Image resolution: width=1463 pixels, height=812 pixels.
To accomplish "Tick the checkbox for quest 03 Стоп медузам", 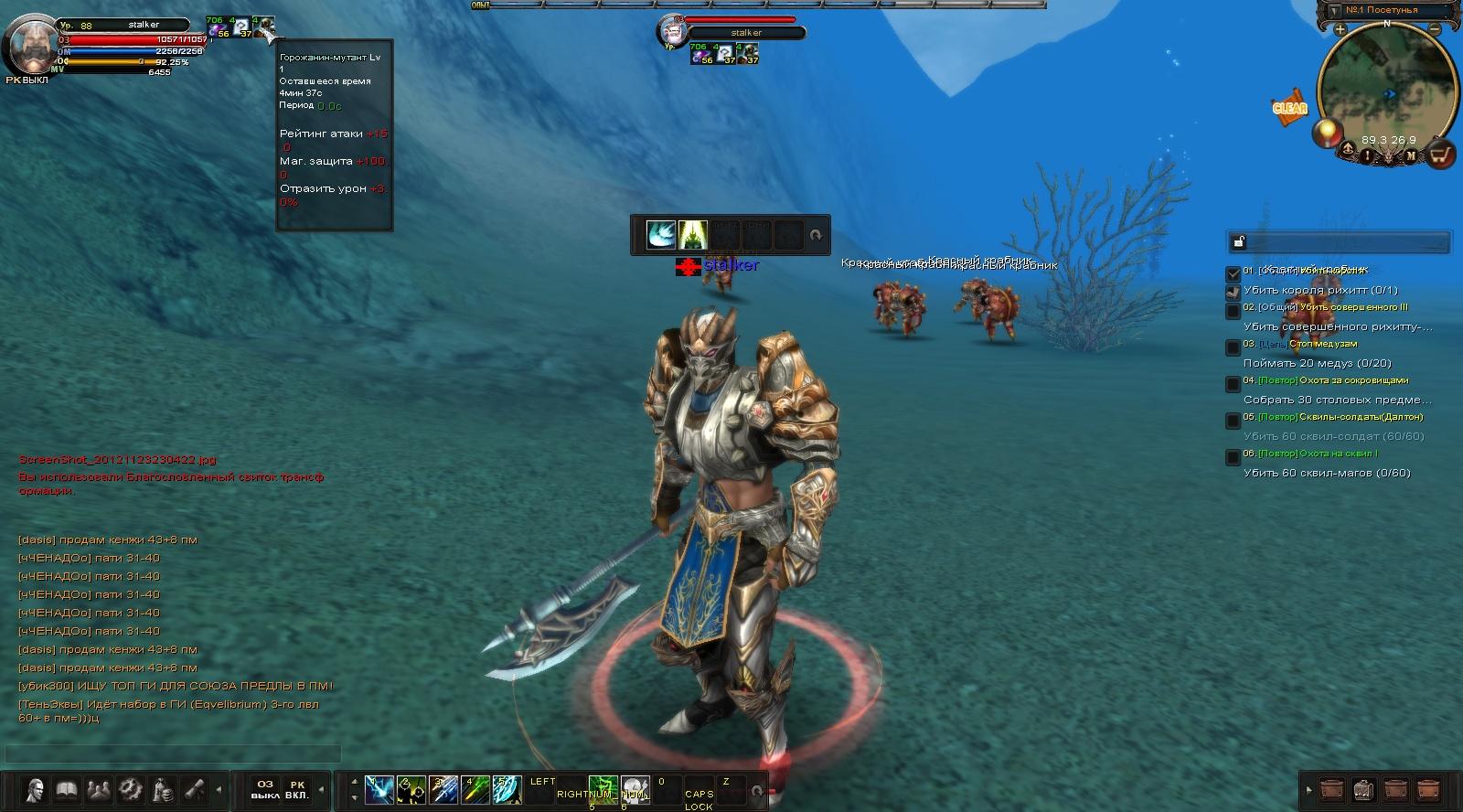I will pyautogui.click(x=1233, y=347).
